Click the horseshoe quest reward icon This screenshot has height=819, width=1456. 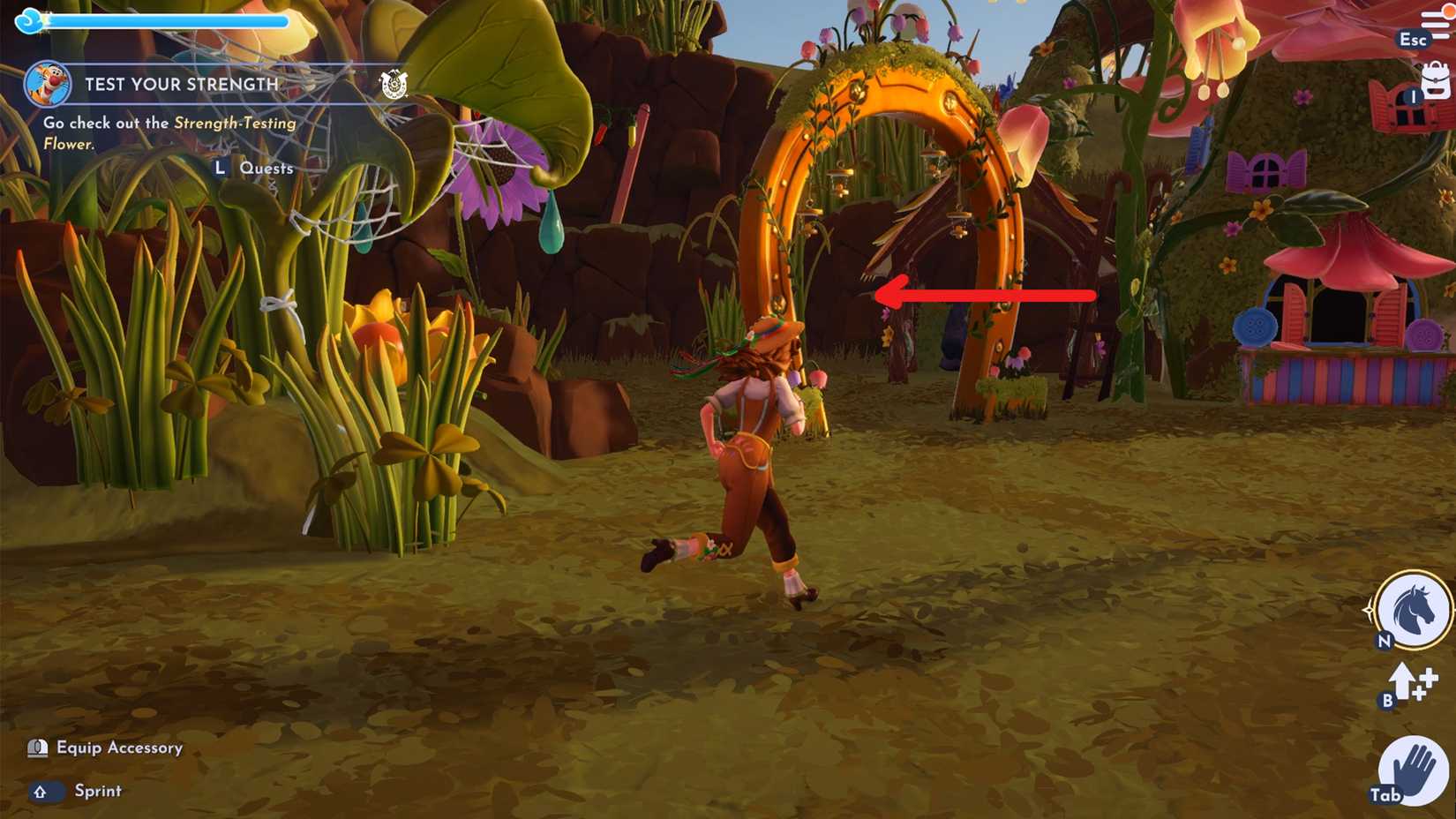click(395, 85)
